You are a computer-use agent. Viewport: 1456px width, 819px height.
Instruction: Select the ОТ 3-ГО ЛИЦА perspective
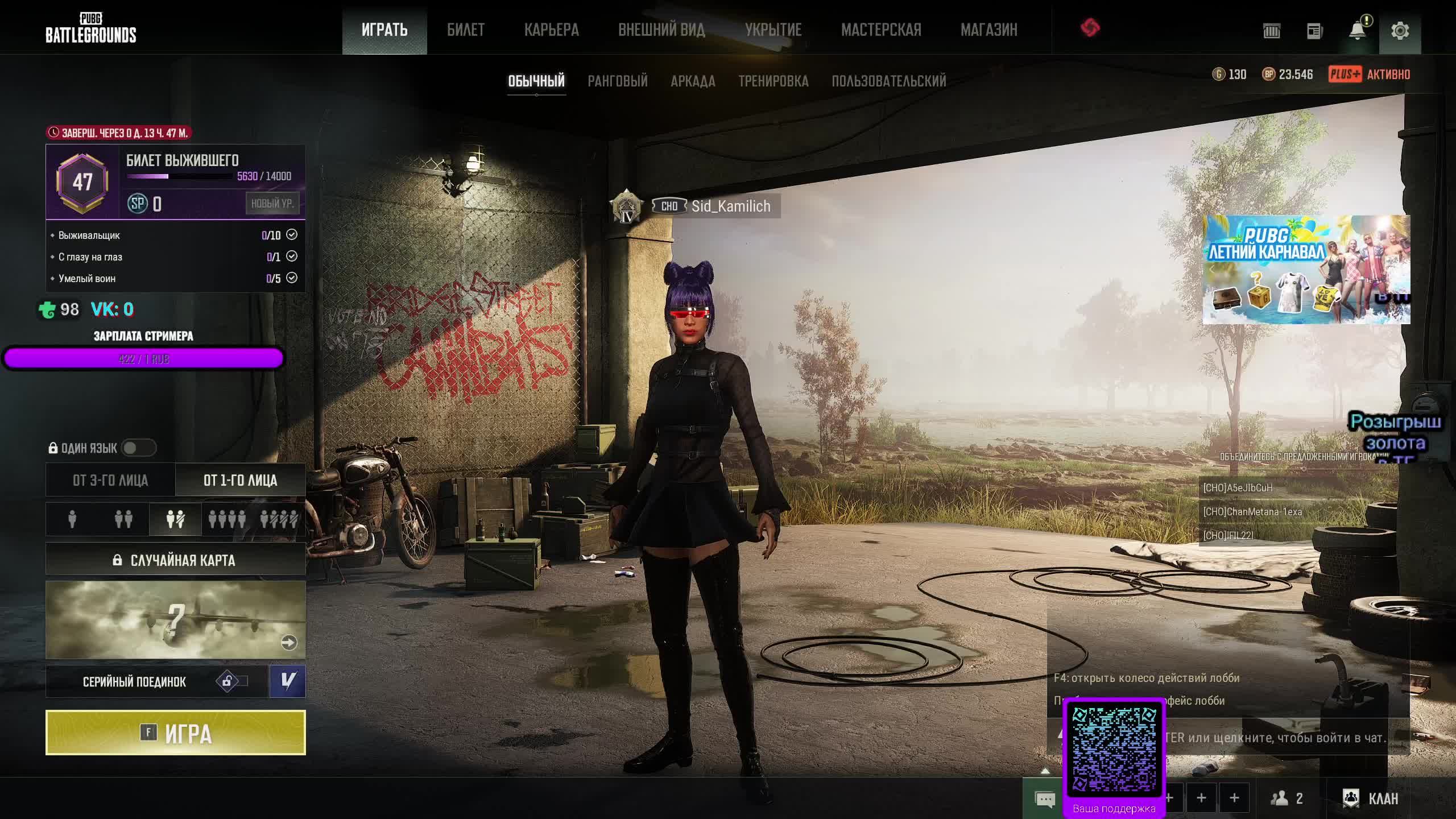(110, 480)
